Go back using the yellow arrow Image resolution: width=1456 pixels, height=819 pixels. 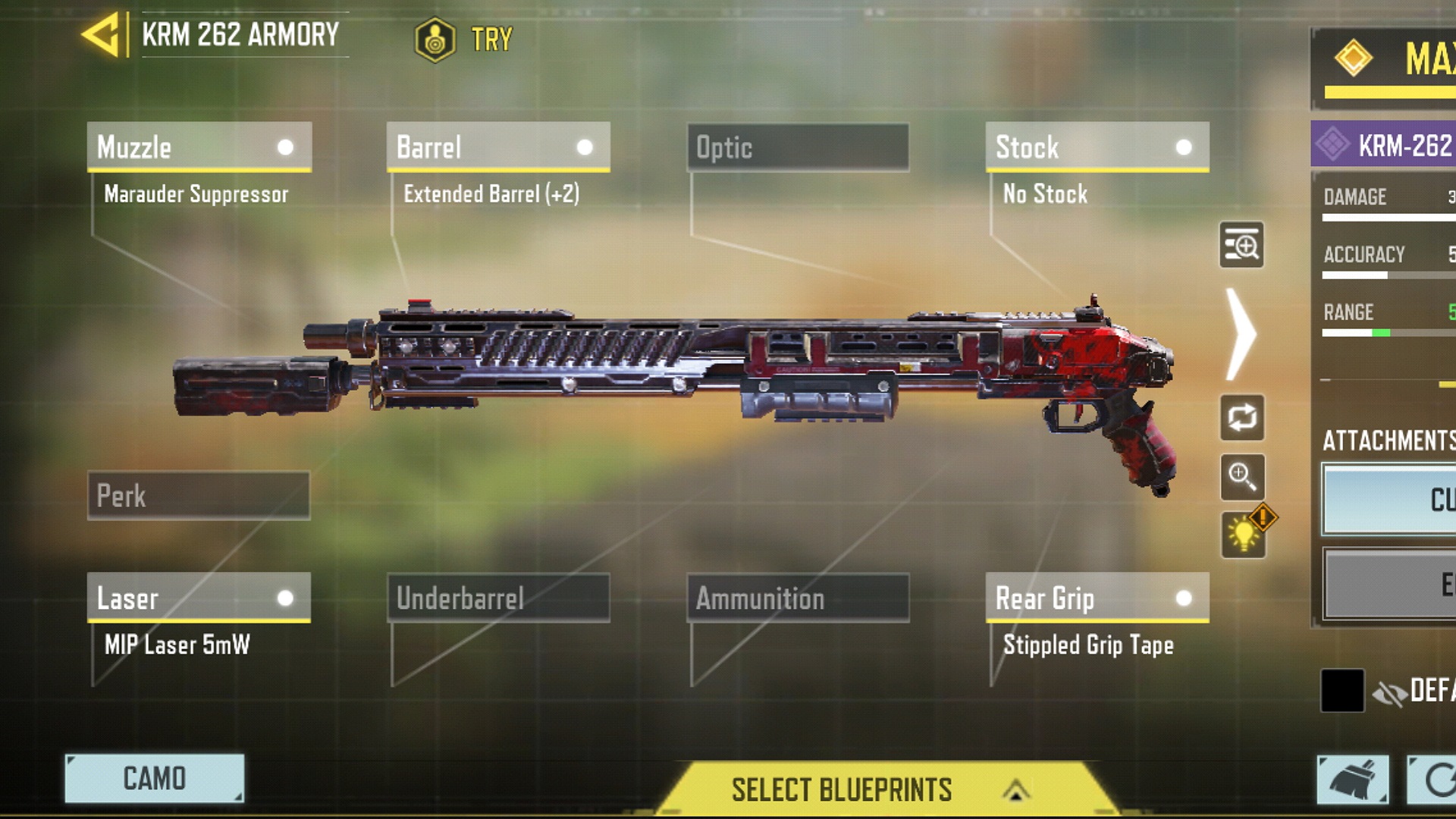click(102, 35)
